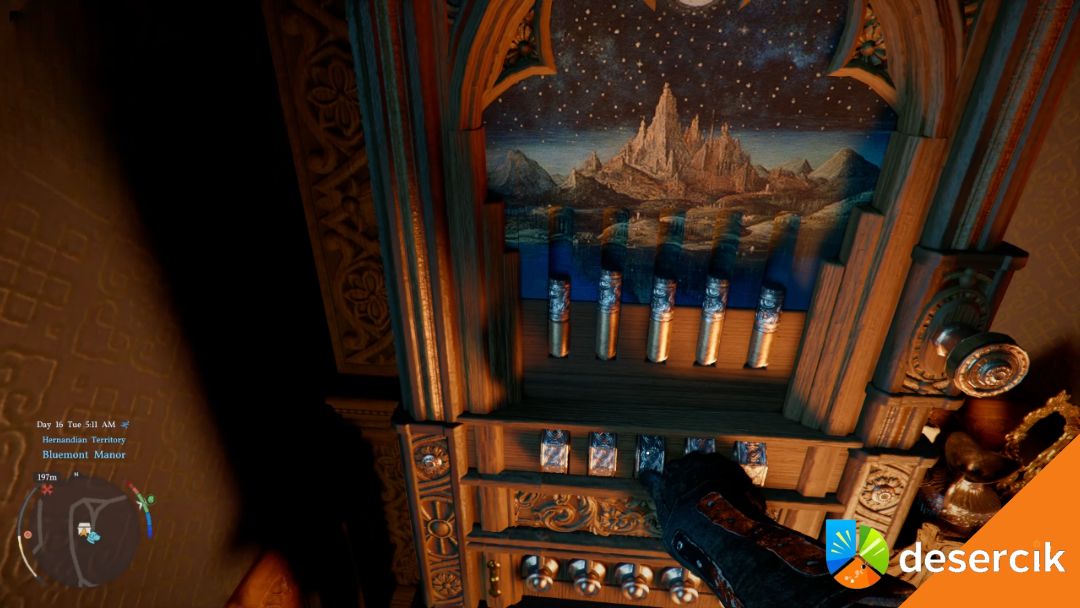Screen dimensions: 1080x608
Task: Click the blue marker at minimap center
Action: [x=93, y=536]
